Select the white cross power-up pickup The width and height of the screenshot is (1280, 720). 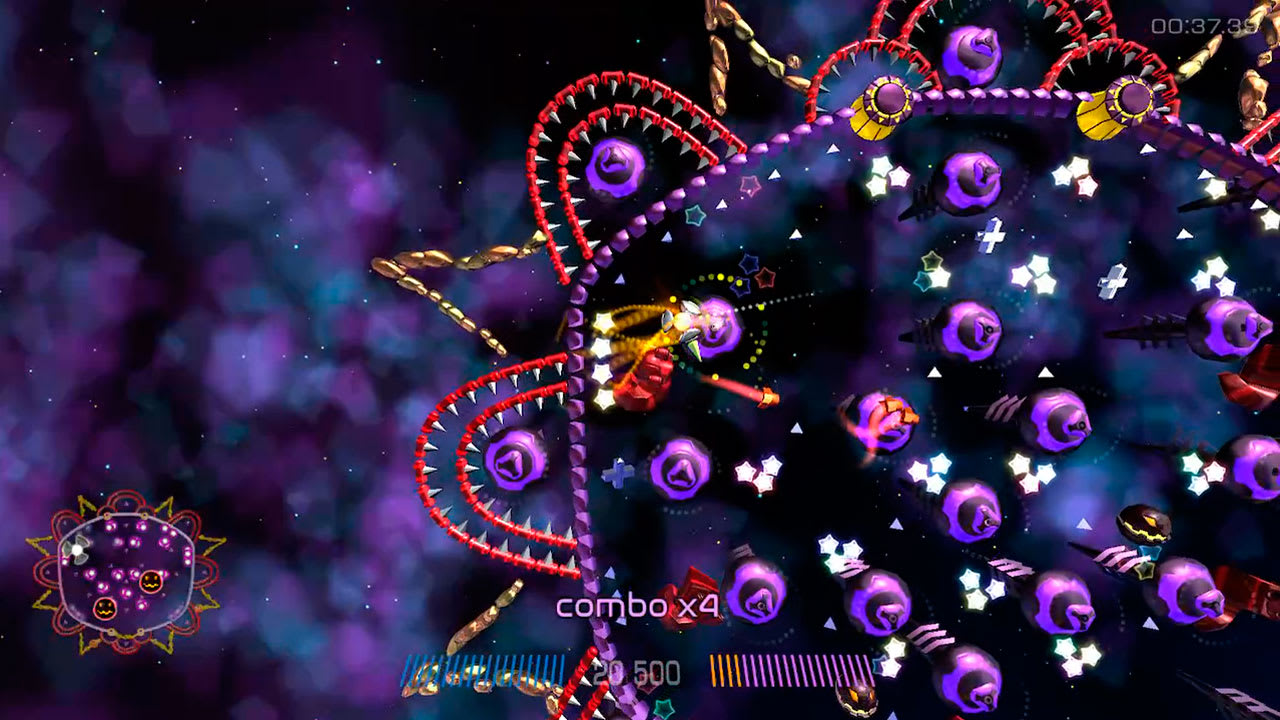tap(991, 236)
